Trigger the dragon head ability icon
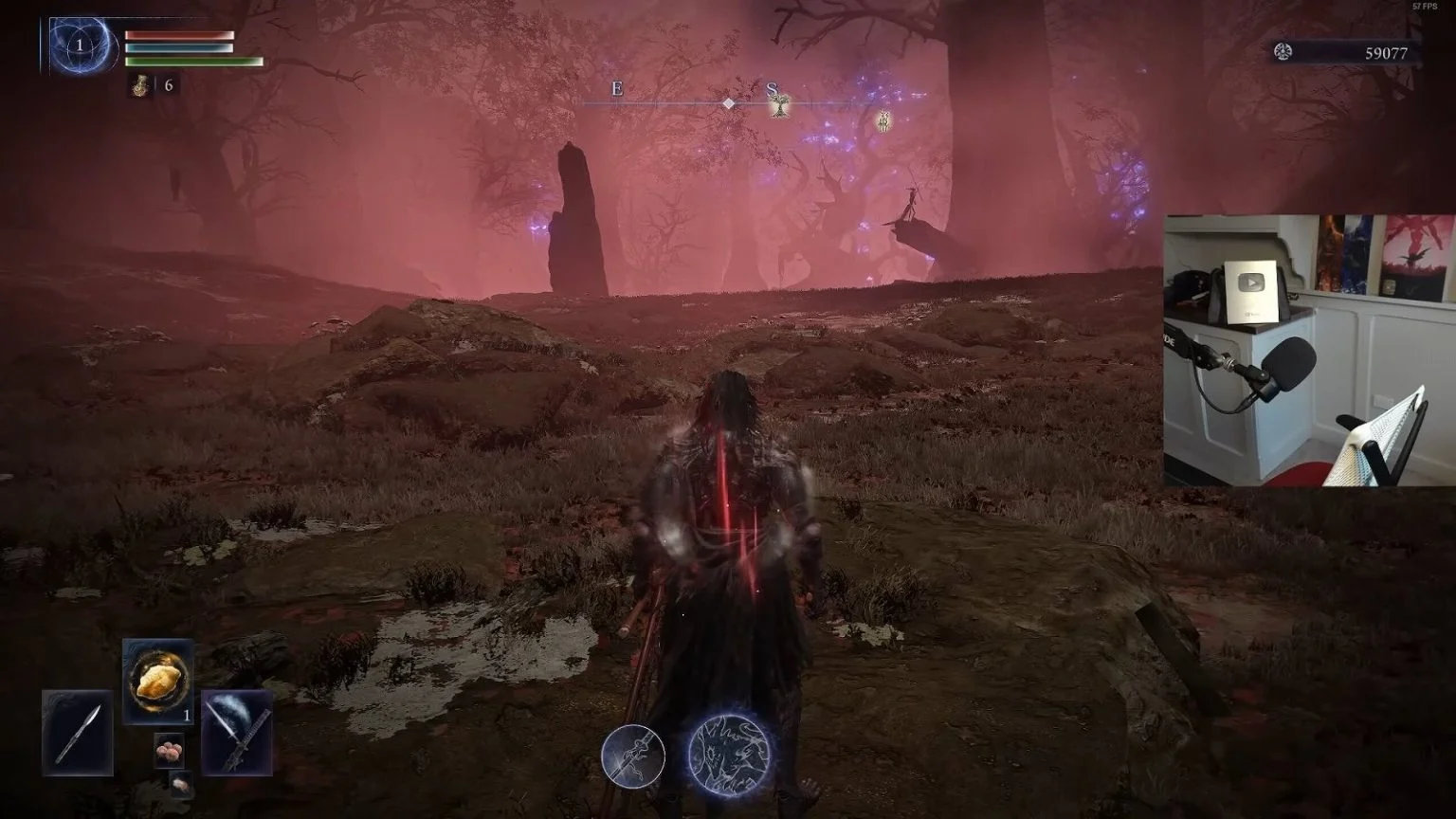Screen dimensions: 1456x819 [727, 755]
